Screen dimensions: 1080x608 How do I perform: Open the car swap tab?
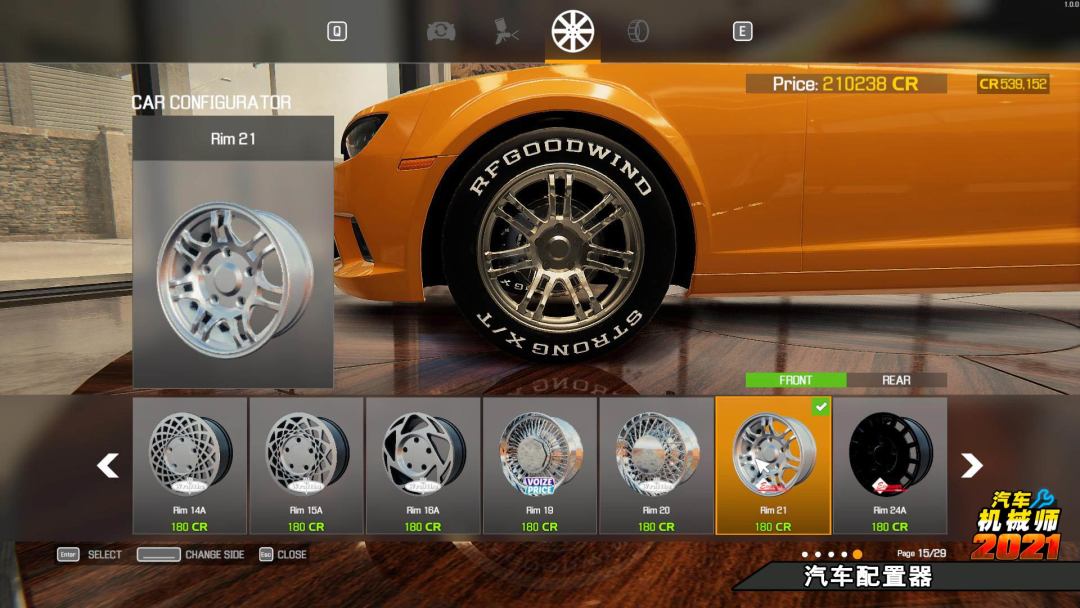441,31
